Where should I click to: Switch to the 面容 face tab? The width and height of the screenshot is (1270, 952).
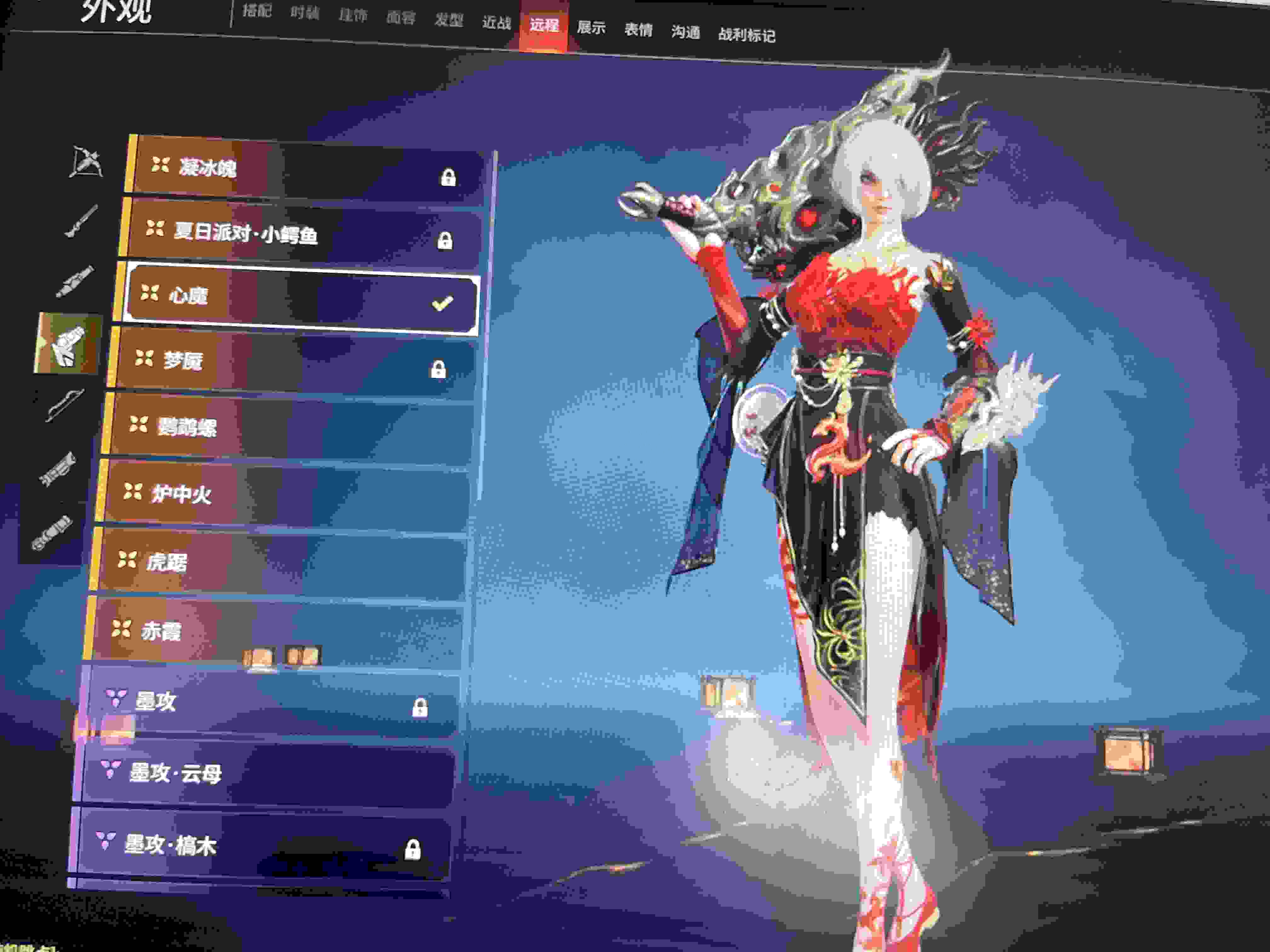tap(400, 18)
